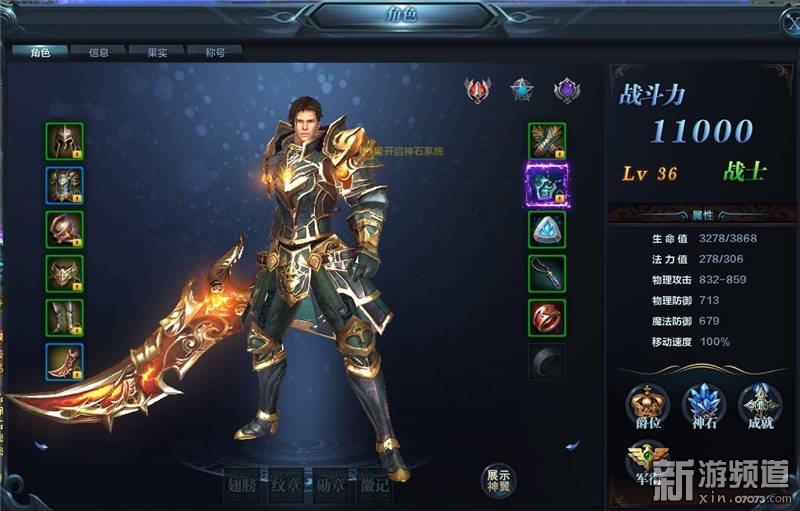Click the blue star badge icon
The image size is (800, 511).
pyautogui.click(x=521, y=90)
